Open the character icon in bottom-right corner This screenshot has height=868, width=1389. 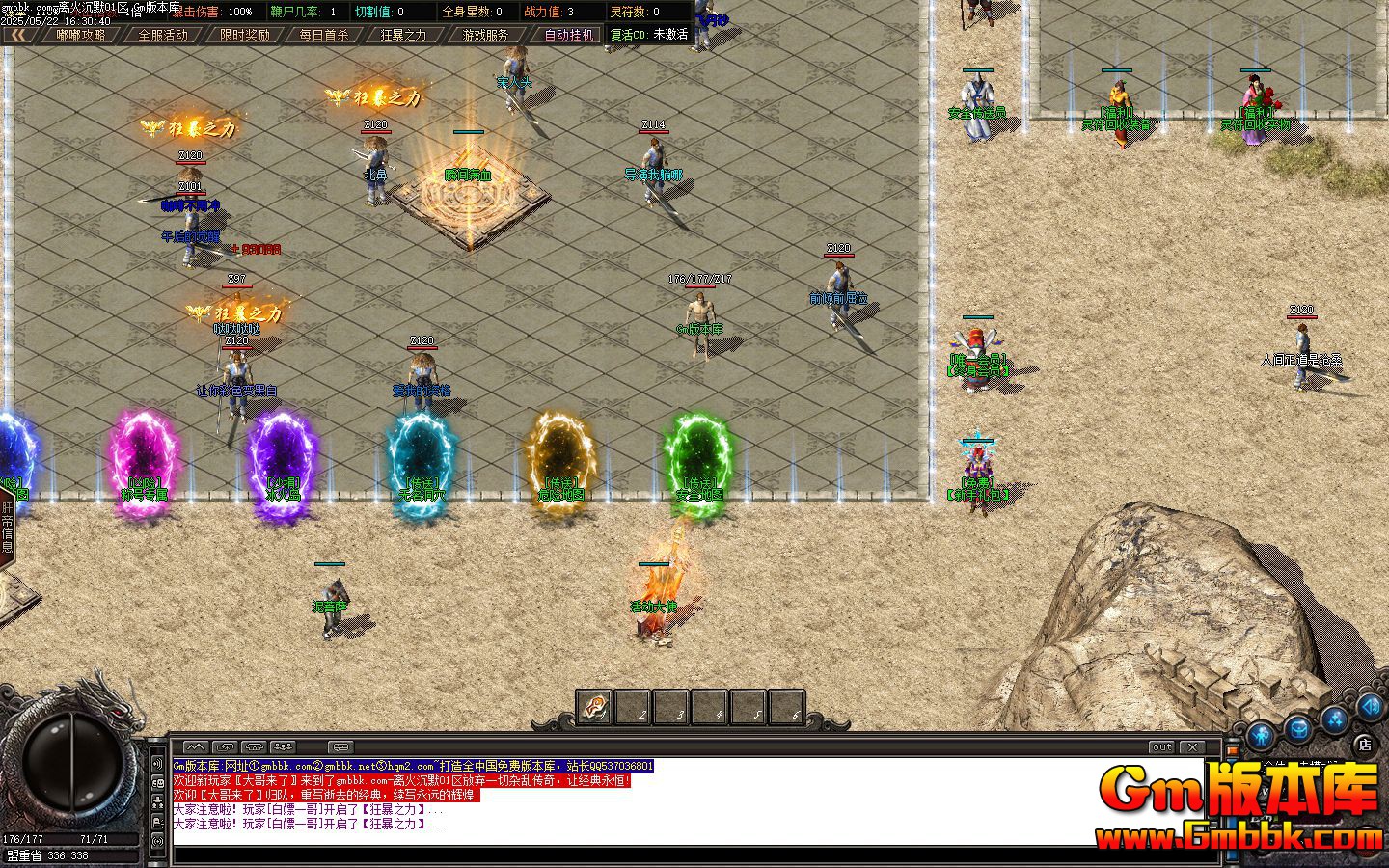[1260, 735]
